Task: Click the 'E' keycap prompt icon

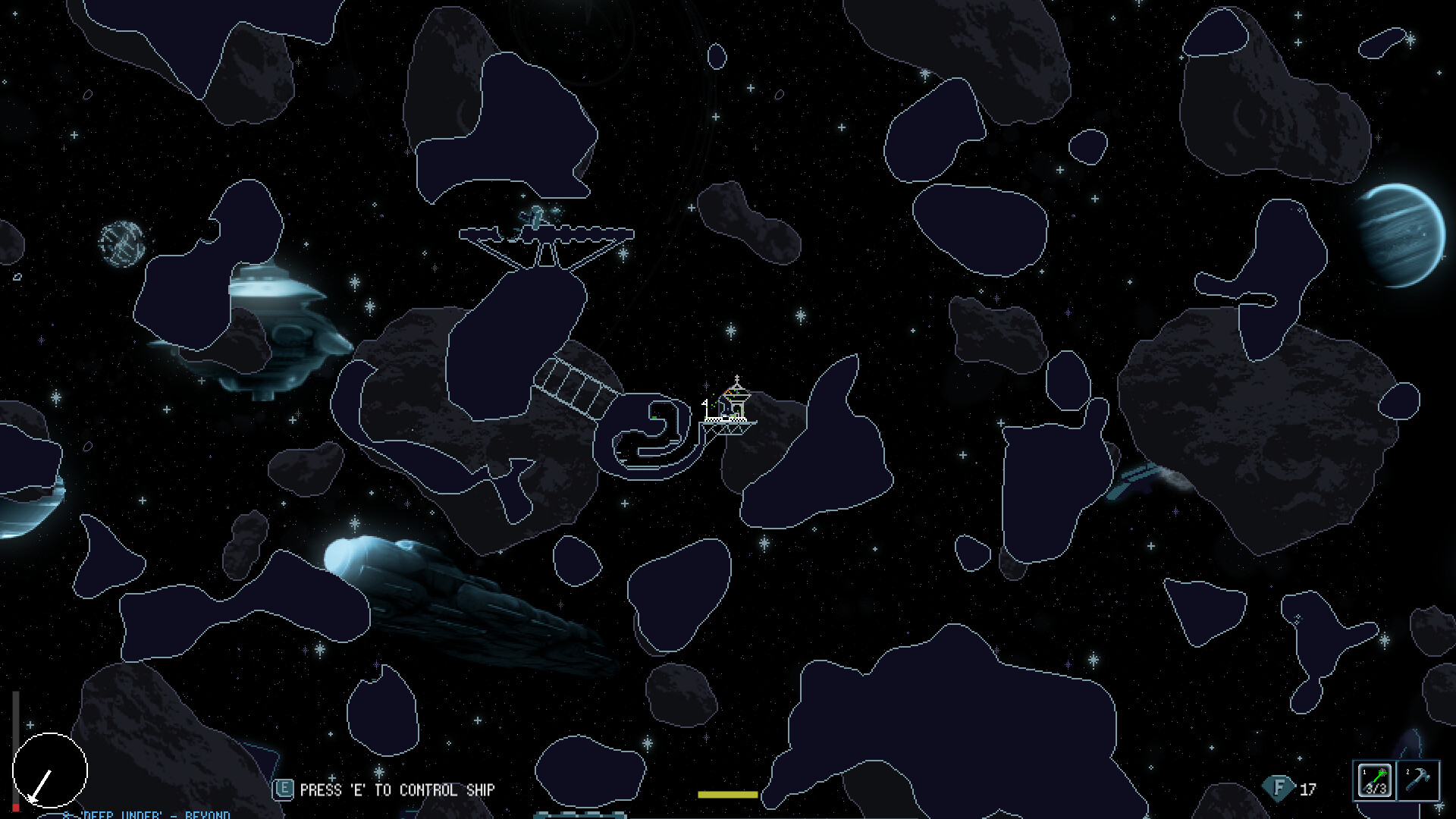Action: point(284,789)
